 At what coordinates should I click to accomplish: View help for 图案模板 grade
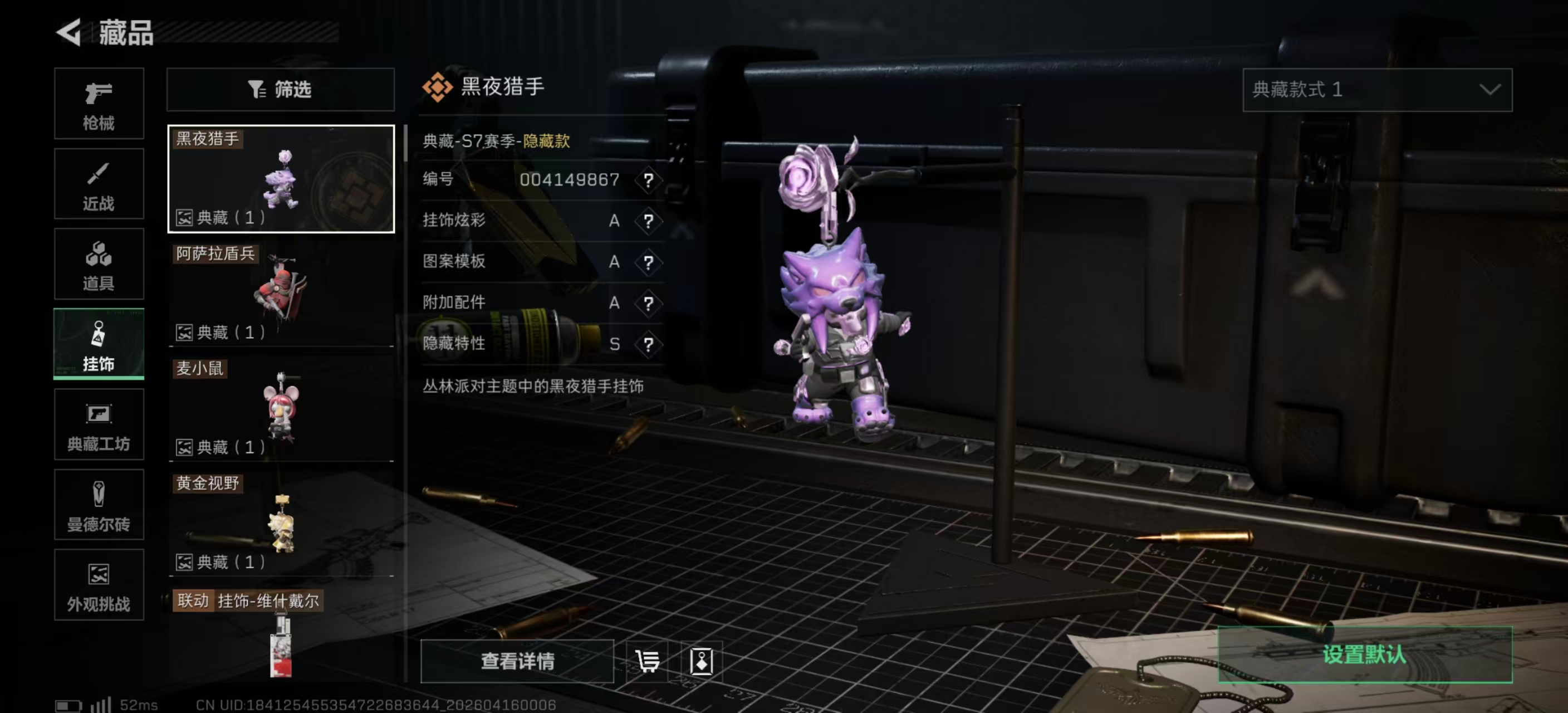[649, 262]
